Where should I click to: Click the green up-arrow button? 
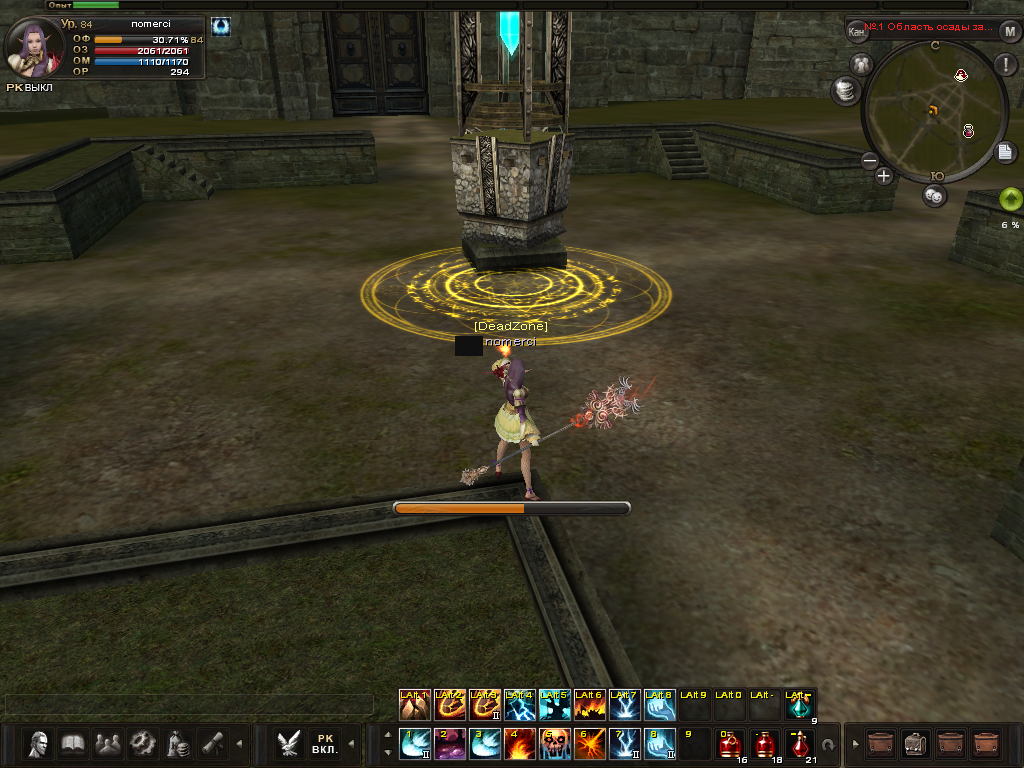coord(1011,199)
